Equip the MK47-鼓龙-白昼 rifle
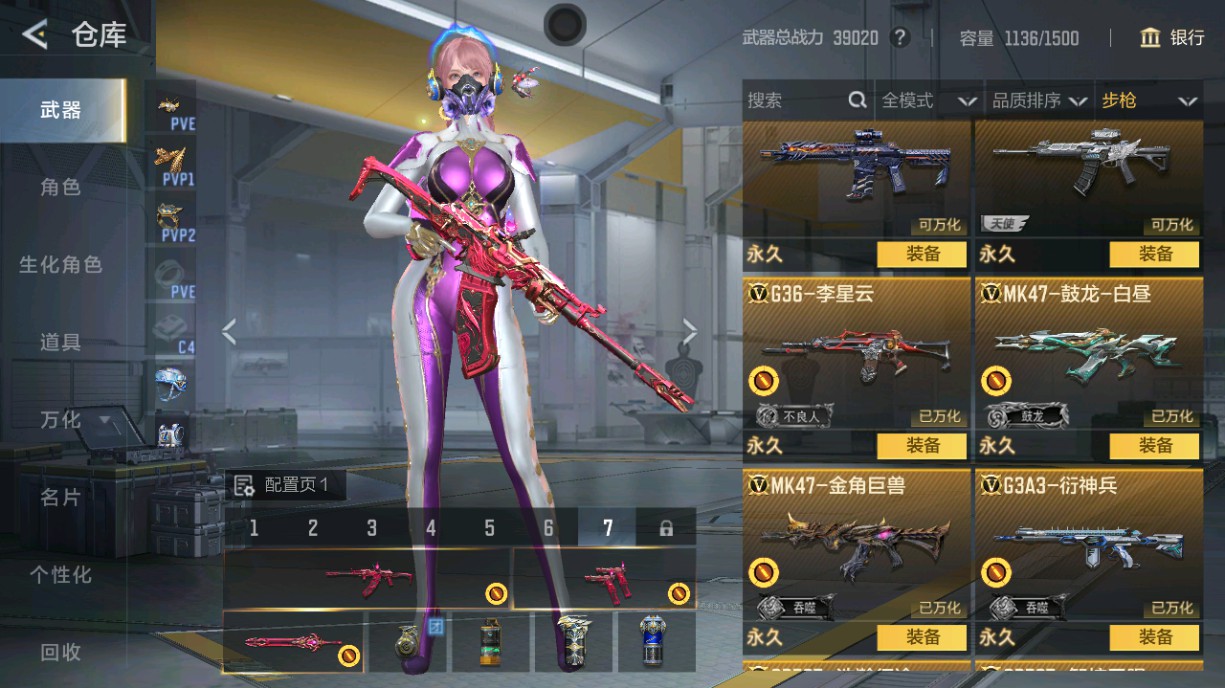1225x688 pixels. 1154,445
